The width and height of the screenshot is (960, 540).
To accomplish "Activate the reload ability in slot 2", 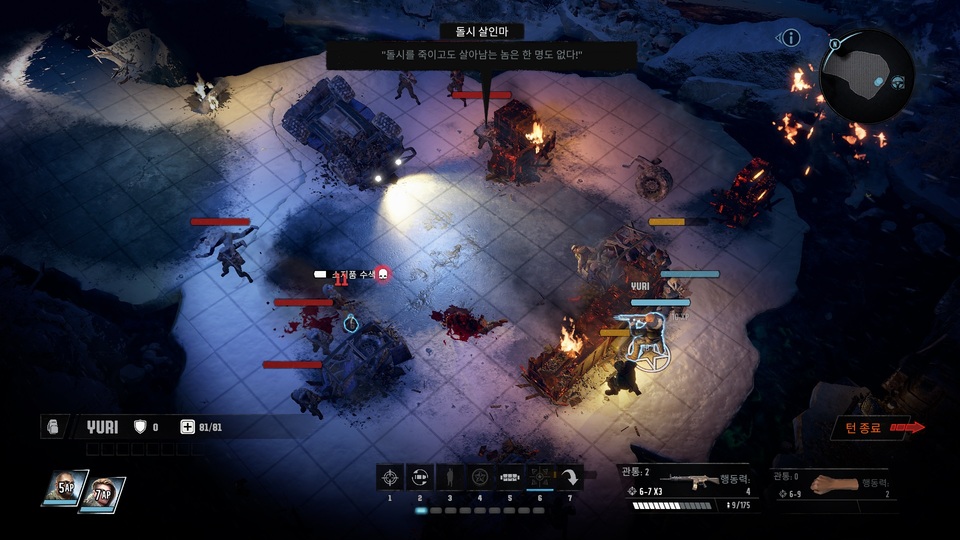I will pyautogui.click(x=420, y=478).
